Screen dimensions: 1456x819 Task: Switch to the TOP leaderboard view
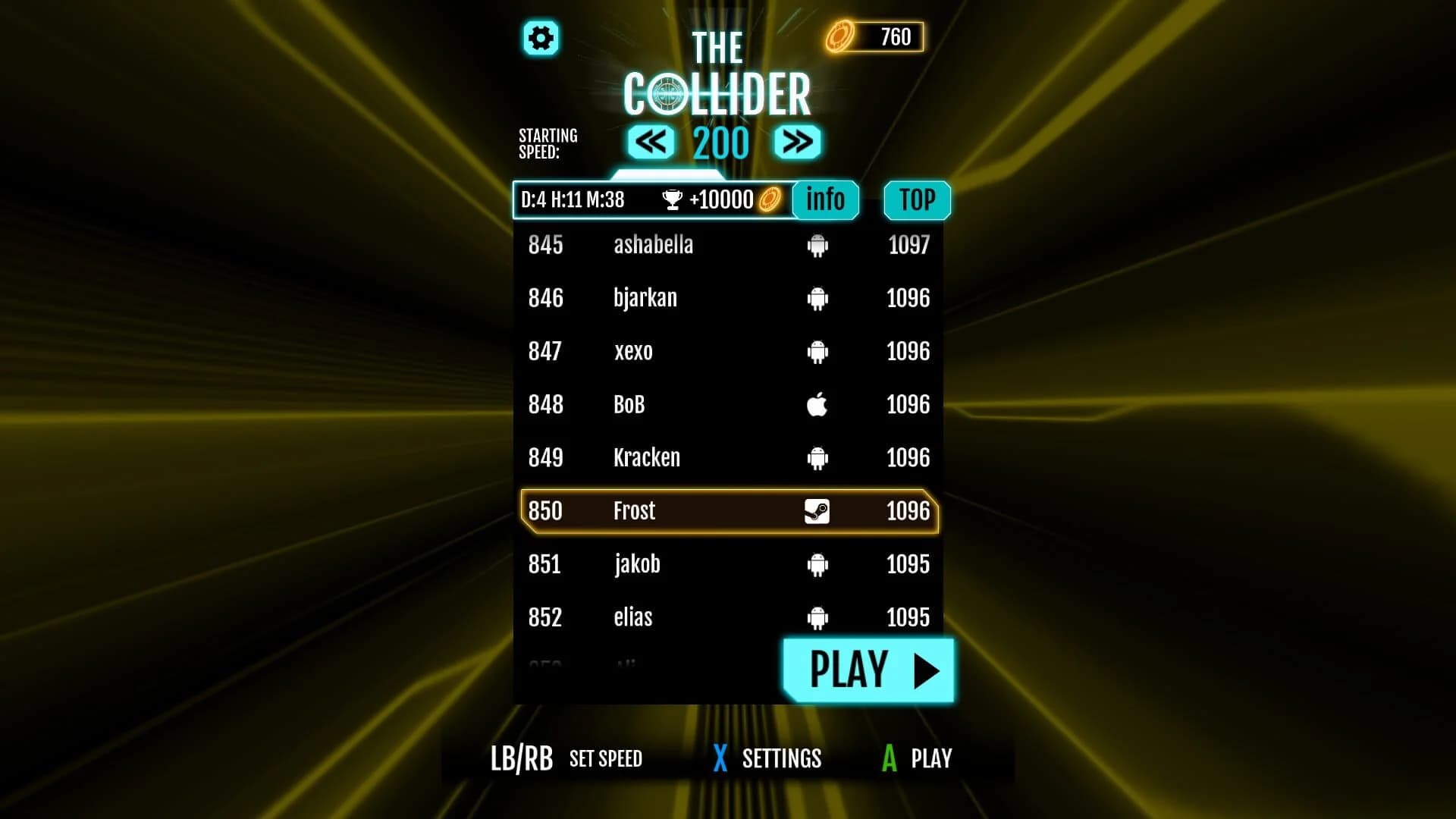click(x=916, y=199)
